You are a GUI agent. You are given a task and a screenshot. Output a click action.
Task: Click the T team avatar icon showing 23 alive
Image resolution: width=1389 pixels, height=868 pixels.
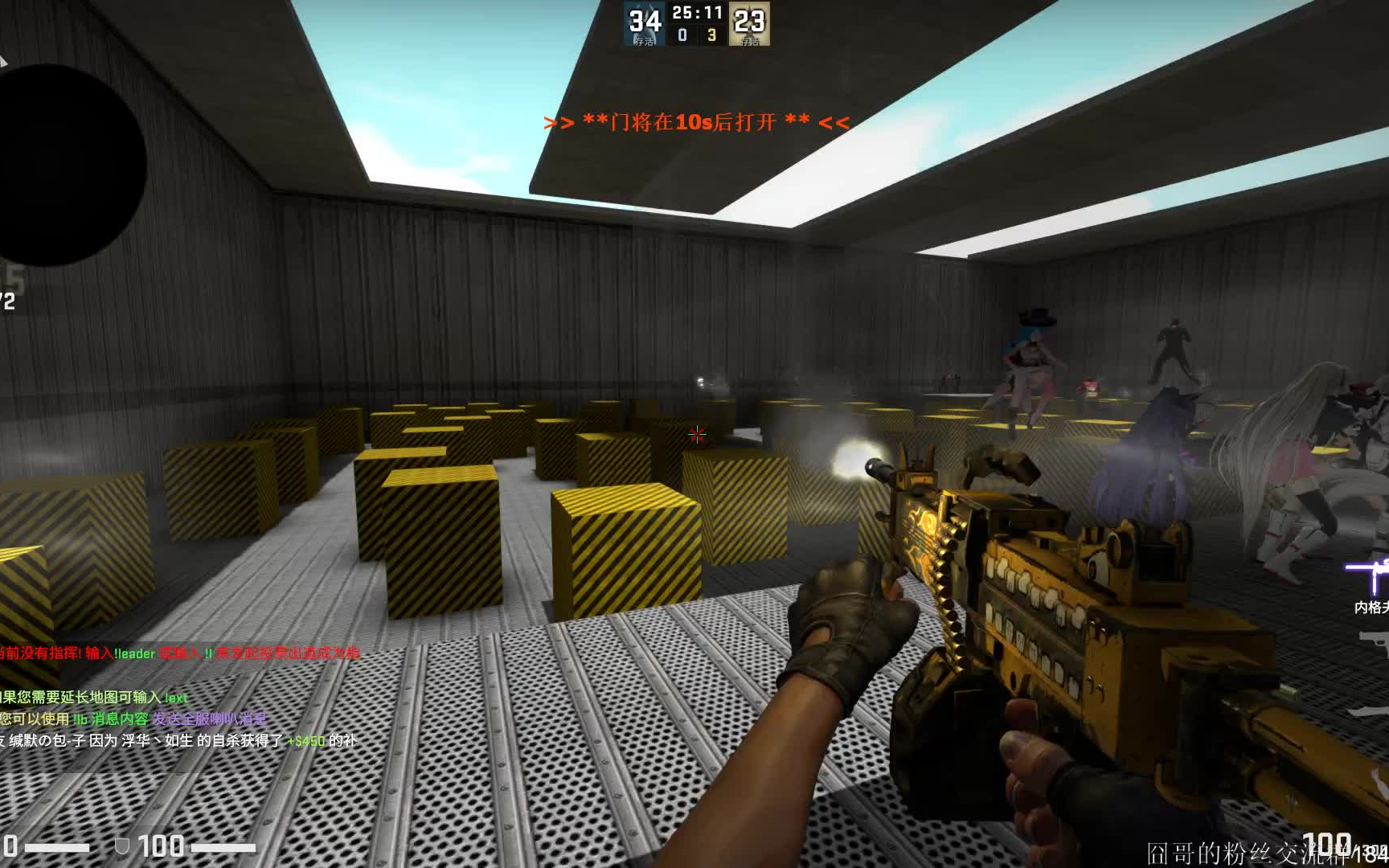[749, 23]
